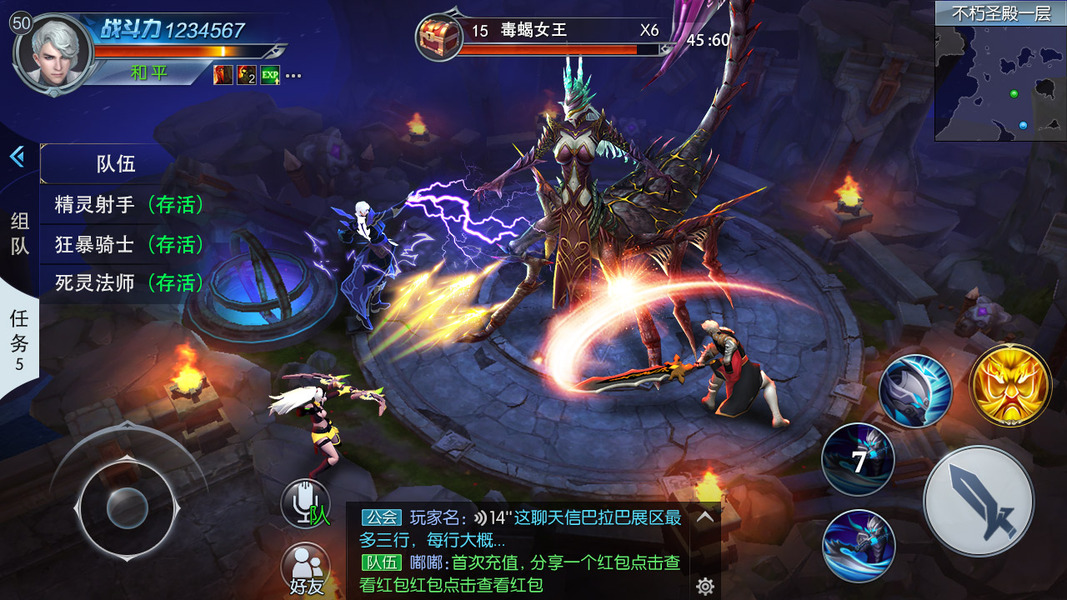Open chat settings gear icon
Viewport: 1067px width, 600px height.
pyautogui.click(x=705, y=586)
